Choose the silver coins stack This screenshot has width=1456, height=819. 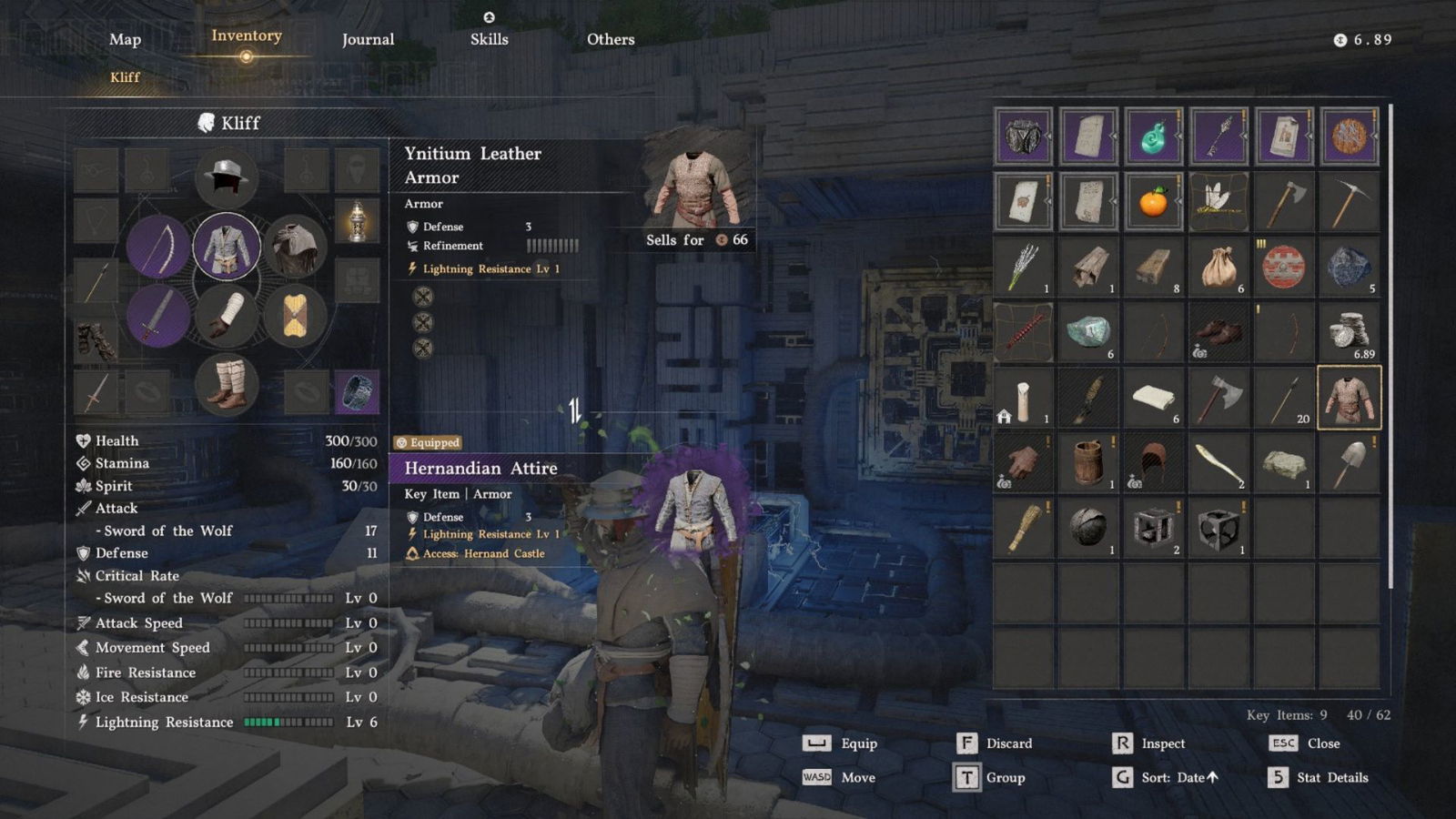coord(1349,332)
